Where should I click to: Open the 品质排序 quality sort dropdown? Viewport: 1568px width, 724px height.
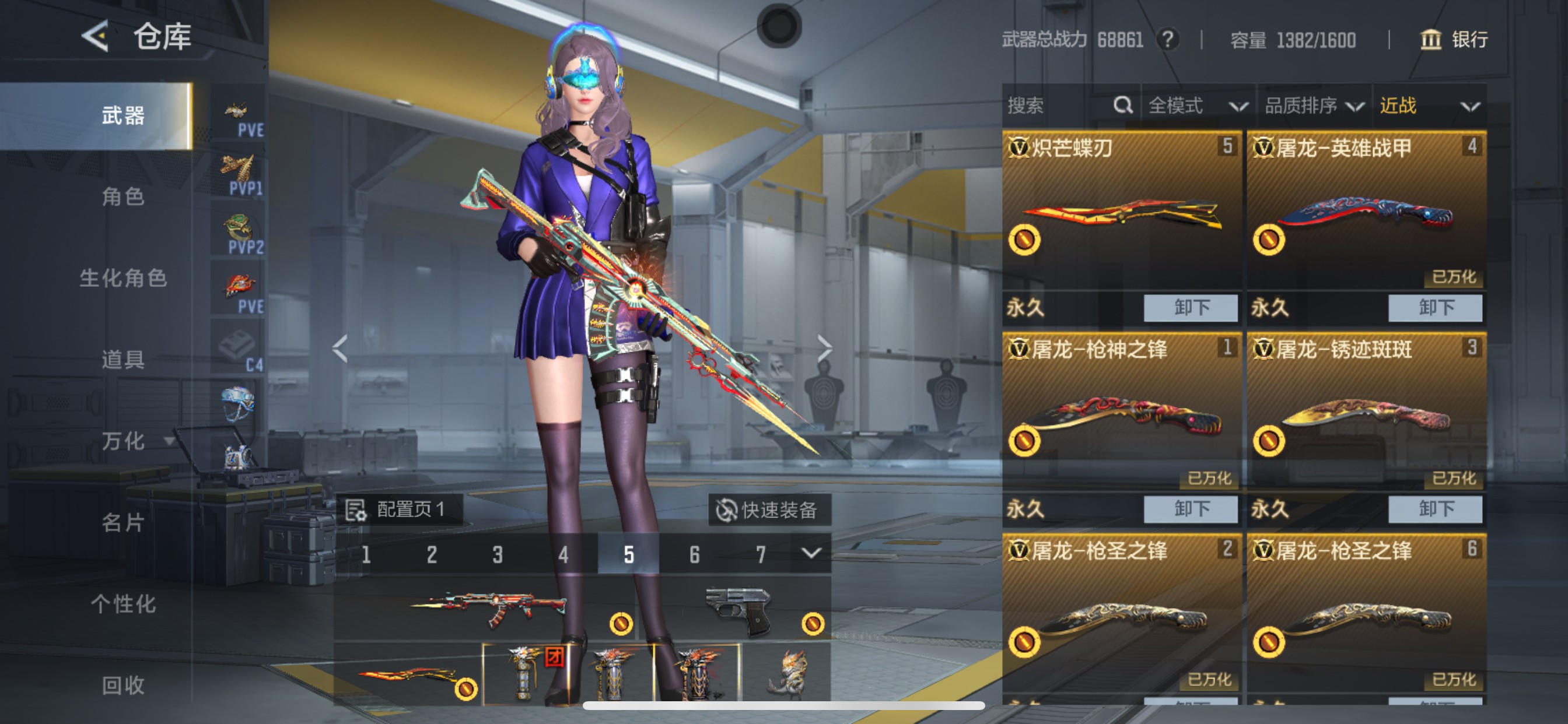click(1315, 106)
